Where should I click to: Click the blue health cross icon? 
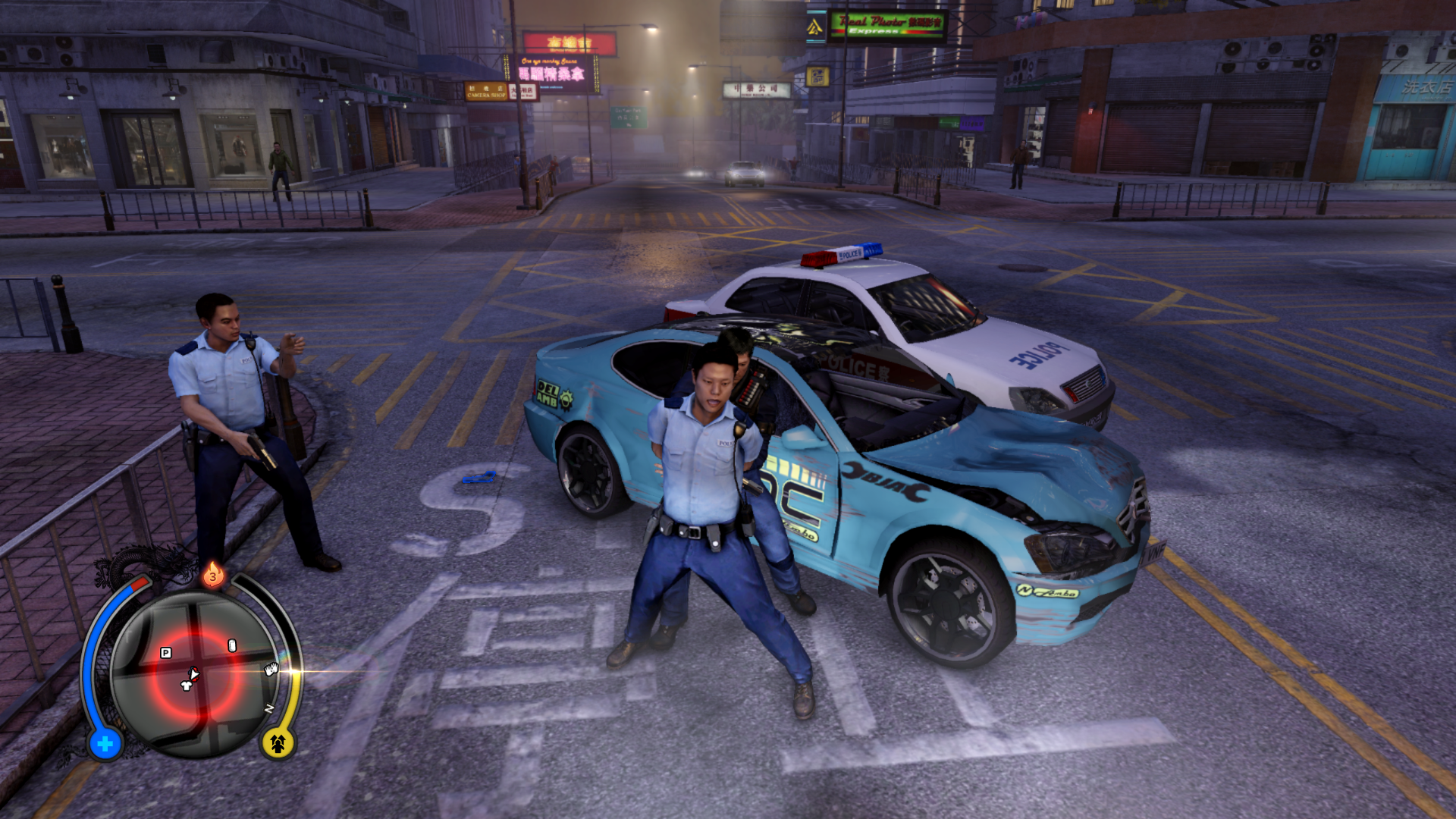click(x=105, y=744)
